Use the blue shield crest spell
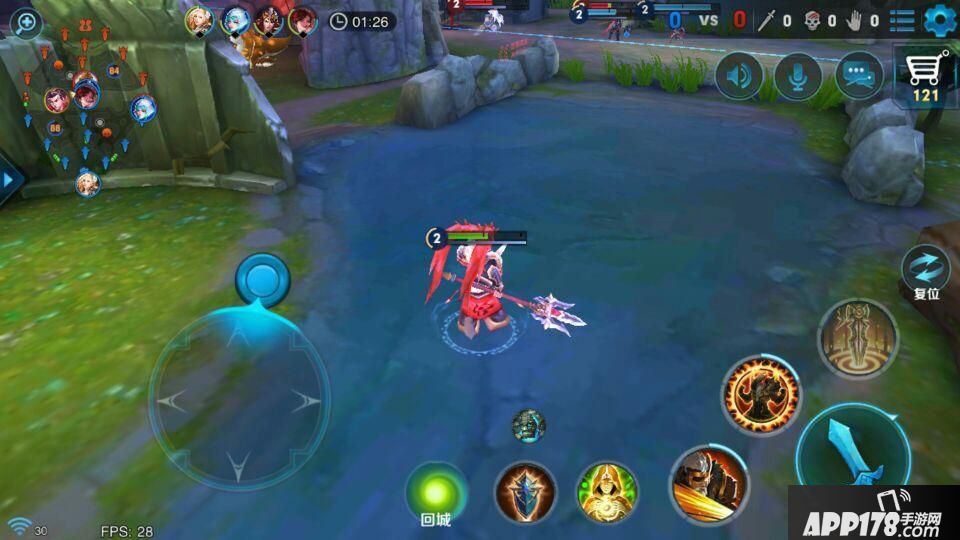Image resolution: width=960 pixels, height=540 pixels. click(x=525, y=493)
